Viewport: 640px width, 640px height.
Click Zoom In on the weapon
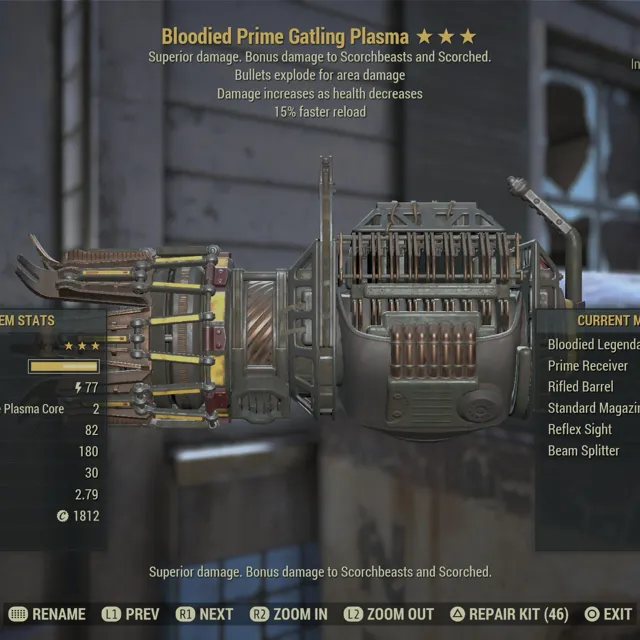click(x=288, y=614)
